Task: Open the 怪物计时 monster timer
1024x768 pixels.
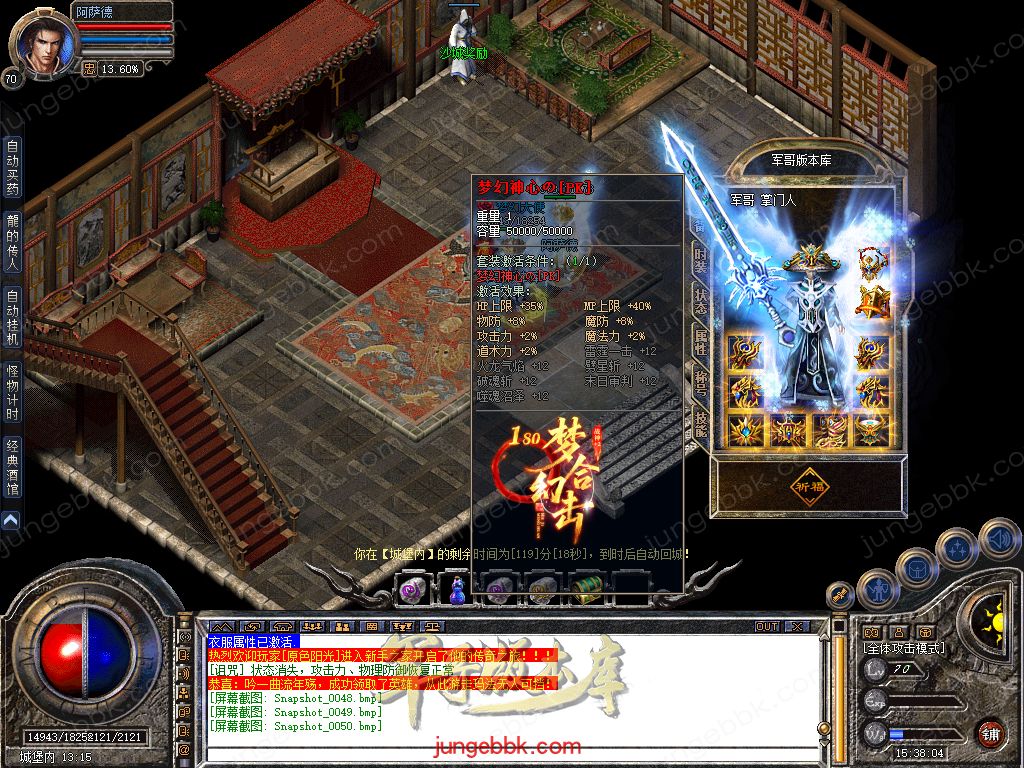Action: coord(12,391)
